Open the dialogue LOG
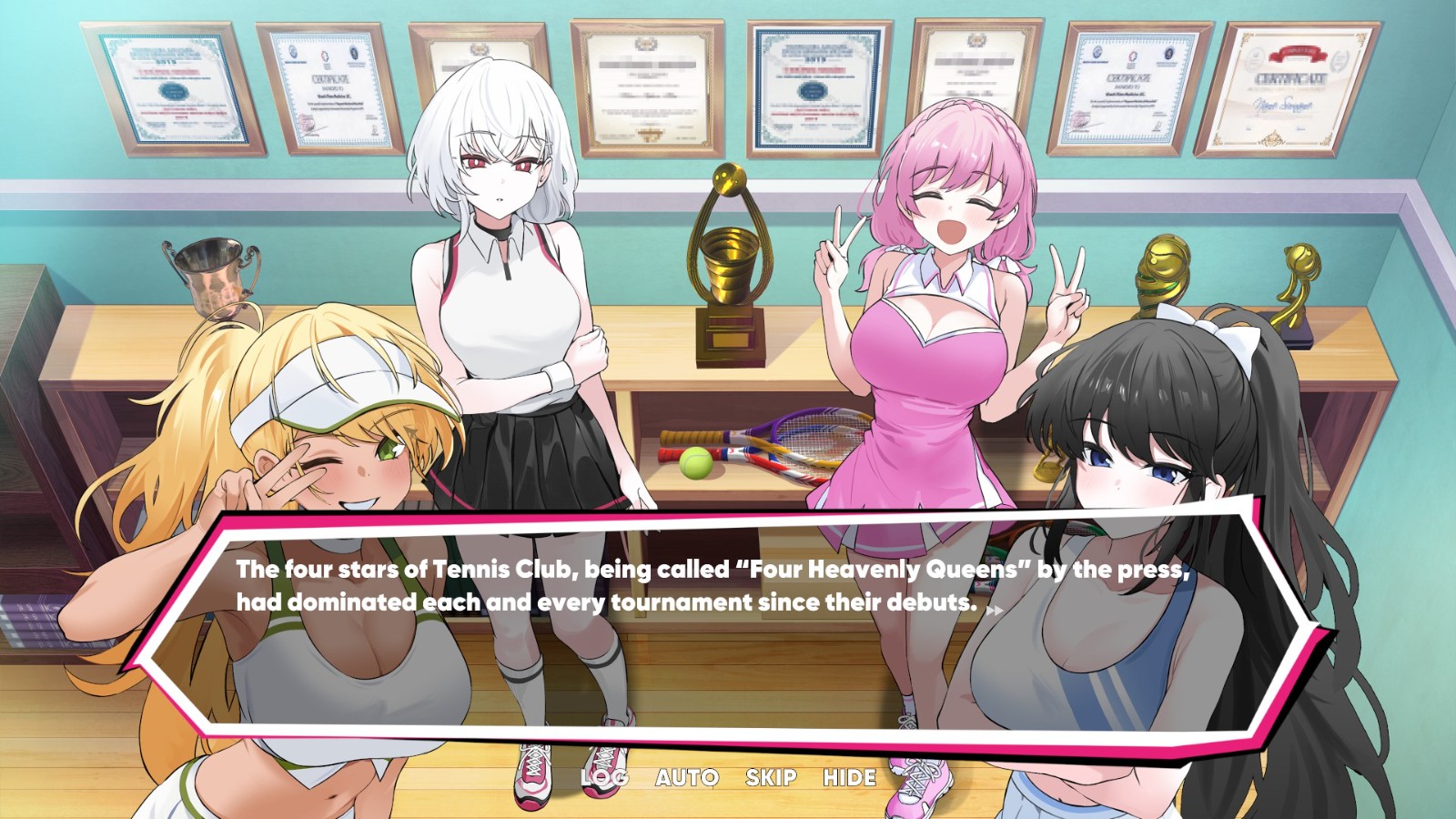 click(604, 778)
